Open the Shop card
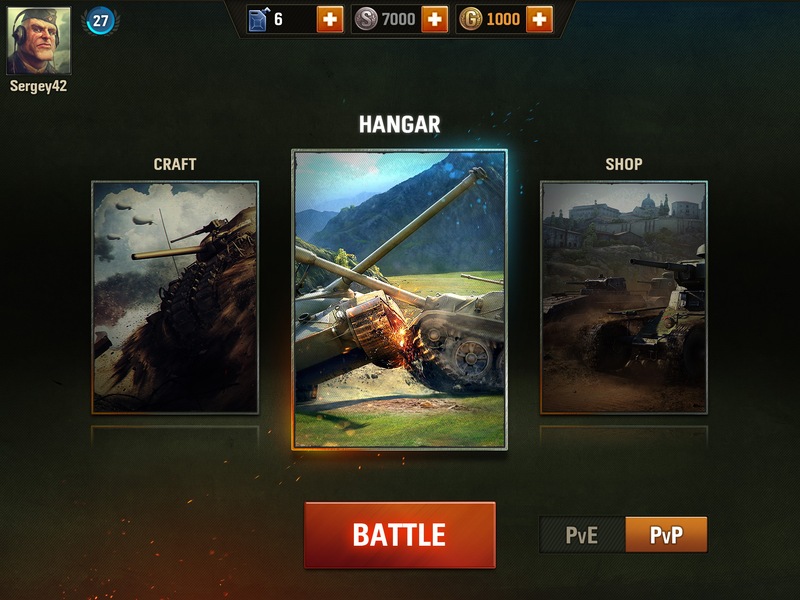Viewport: 800px width, 600px height. coord(623,297)
